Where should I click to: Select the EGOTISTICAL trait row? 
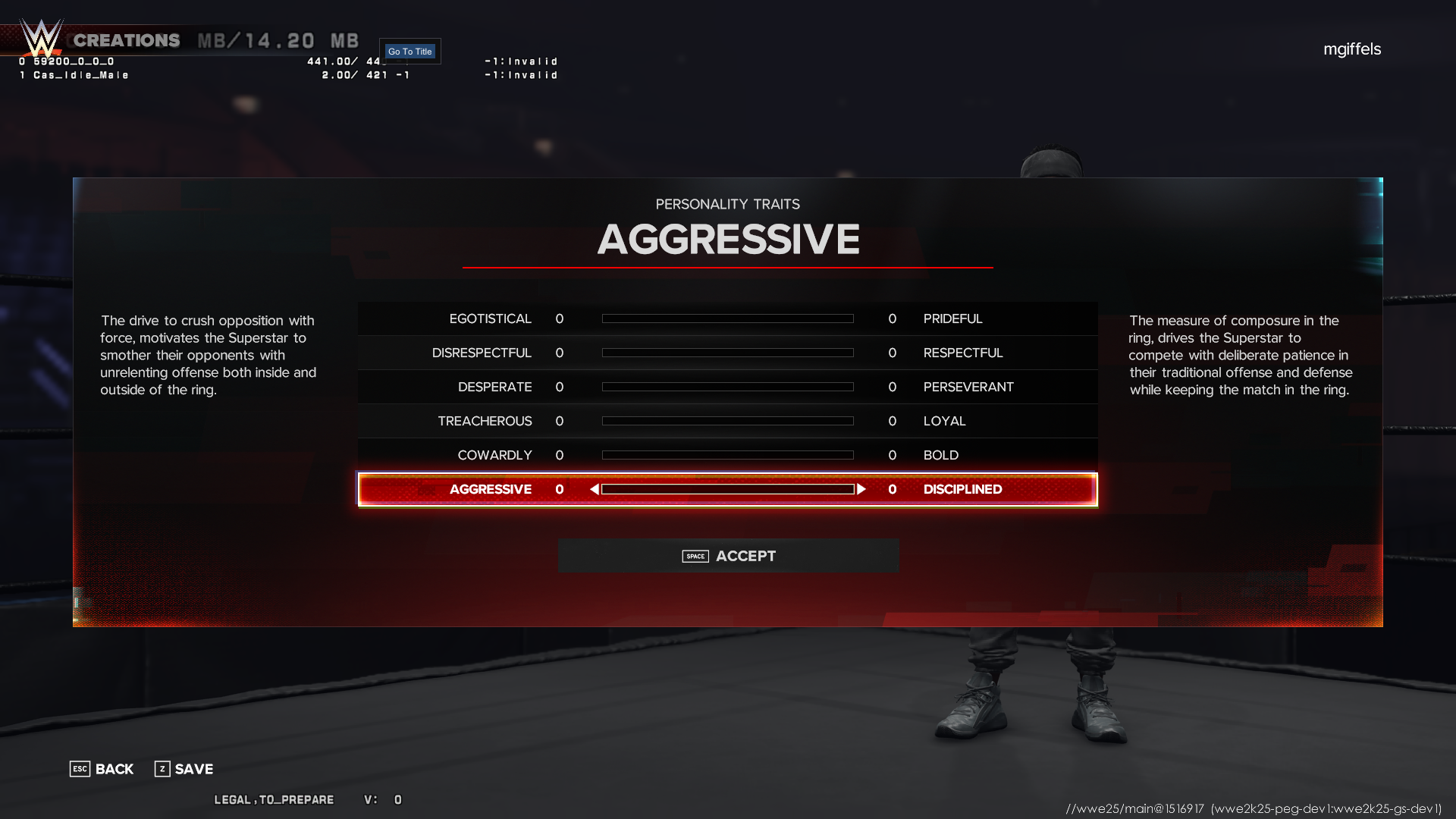pyautogui.click(x=728, y=318)
